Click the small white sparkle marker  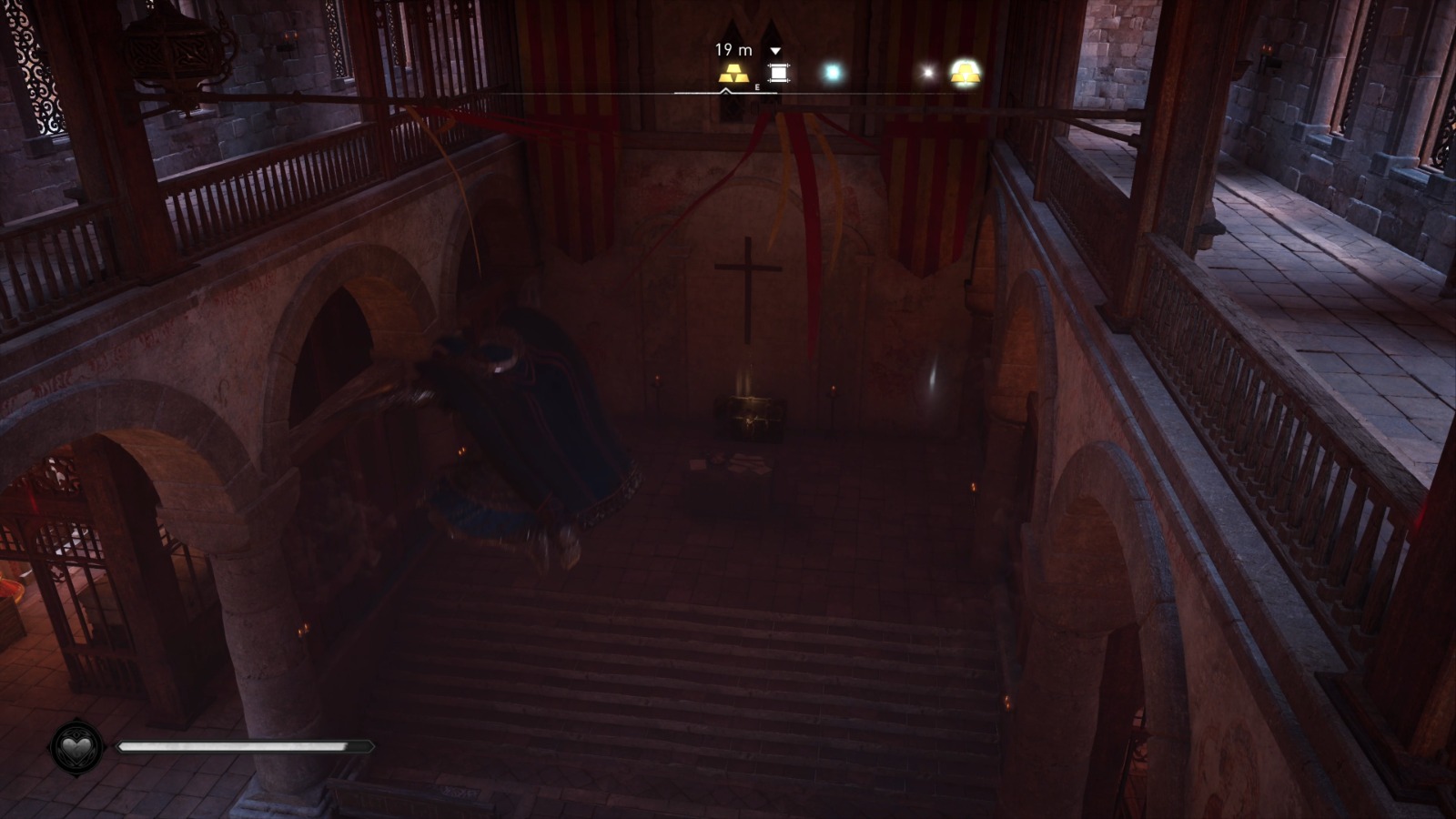coord(927,71)
